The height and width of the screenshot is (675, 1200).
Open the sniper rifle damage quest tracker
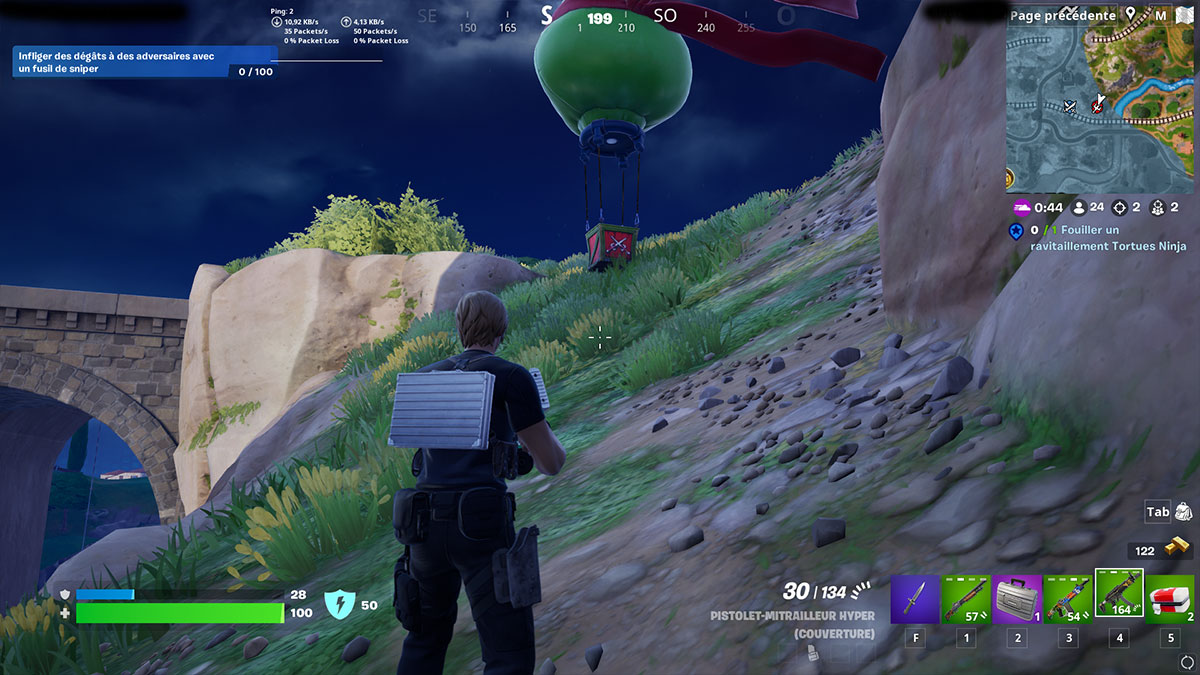click(140, 63)
